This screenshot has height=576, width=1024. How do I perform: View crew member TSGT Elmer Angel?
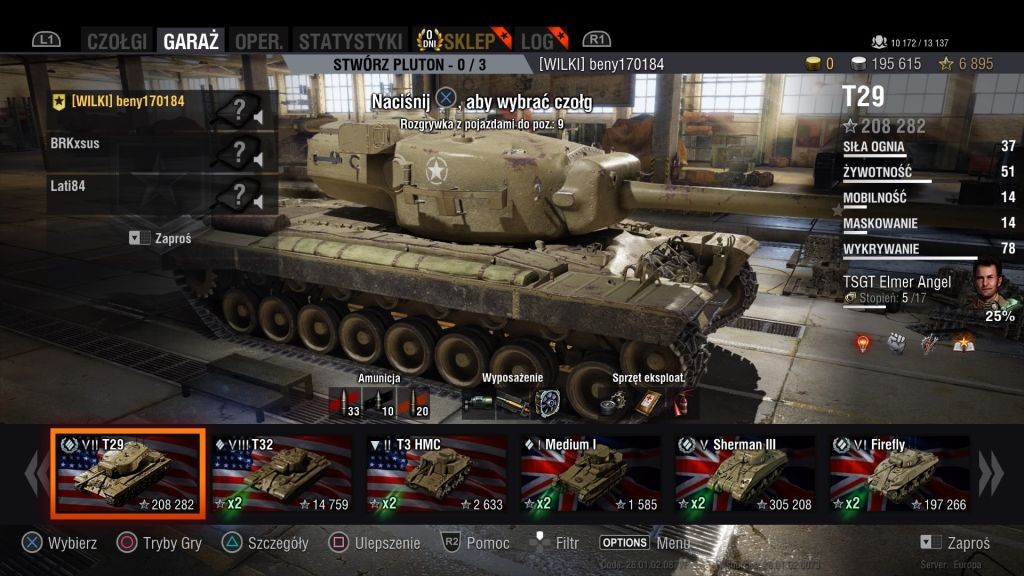928,291
